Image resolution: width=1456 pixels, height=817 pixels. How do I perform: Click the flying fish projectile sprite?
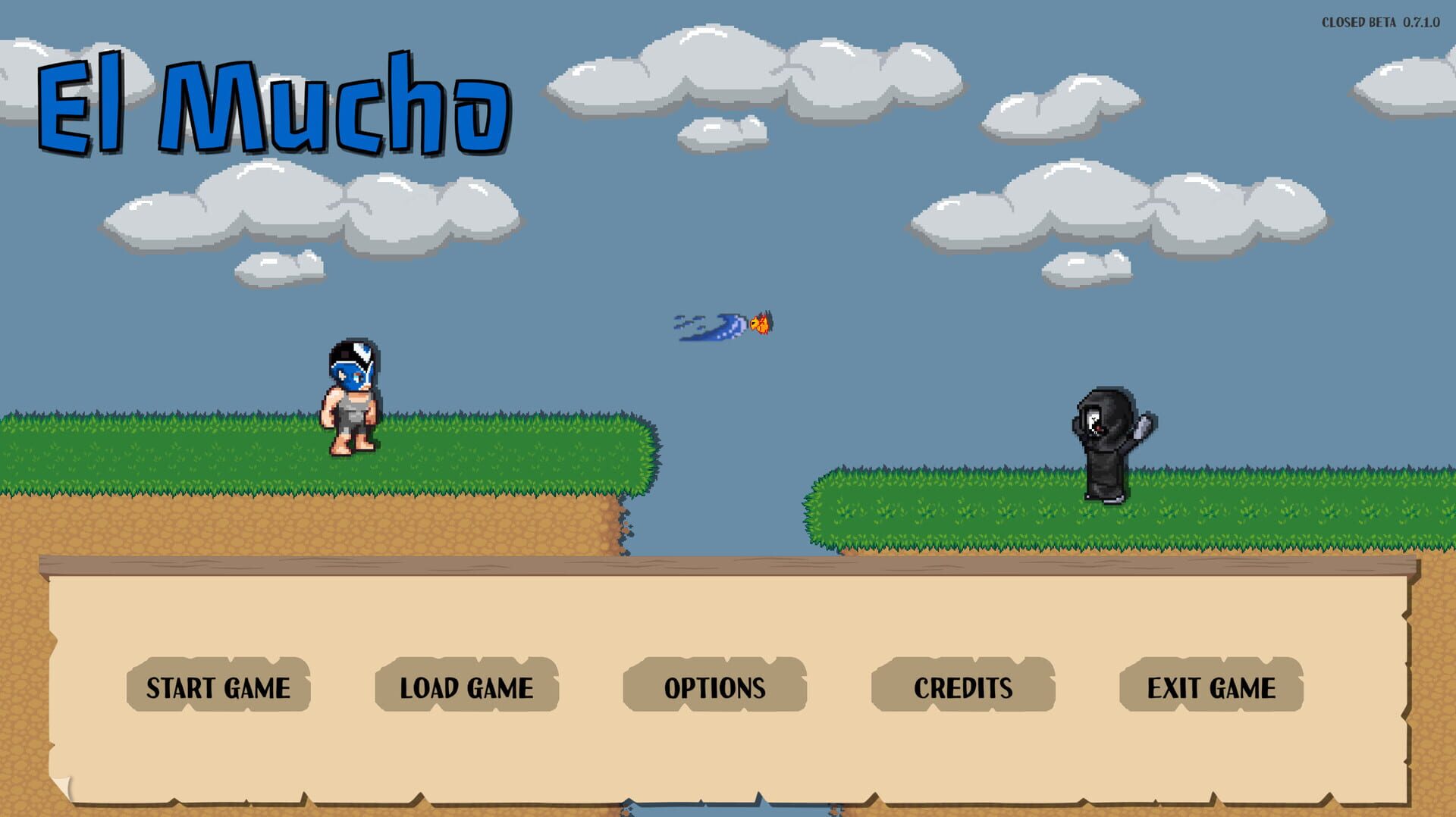pyautogui.click(x=728, y=324)
